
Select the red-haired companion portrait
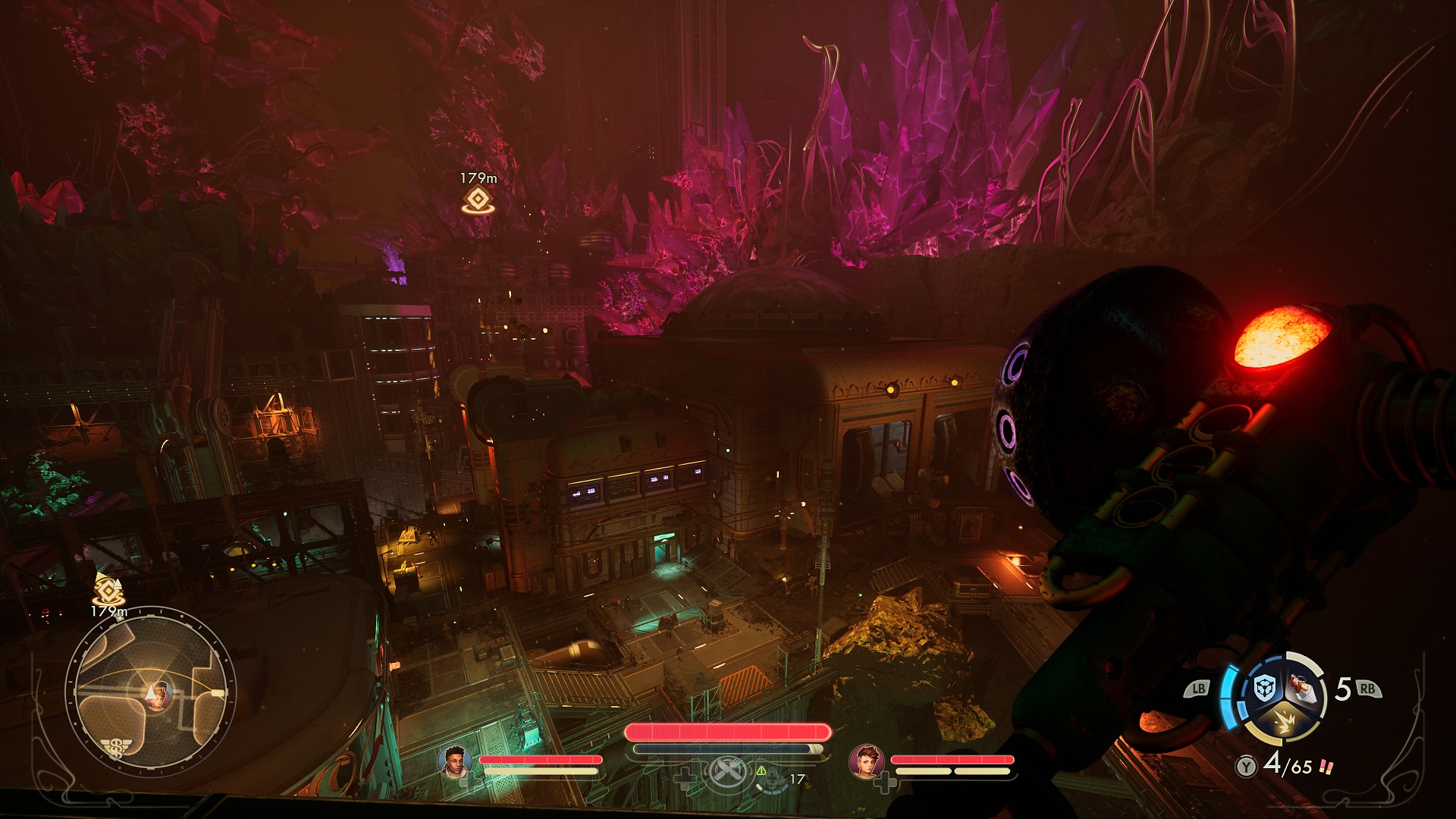click(866, 761)
